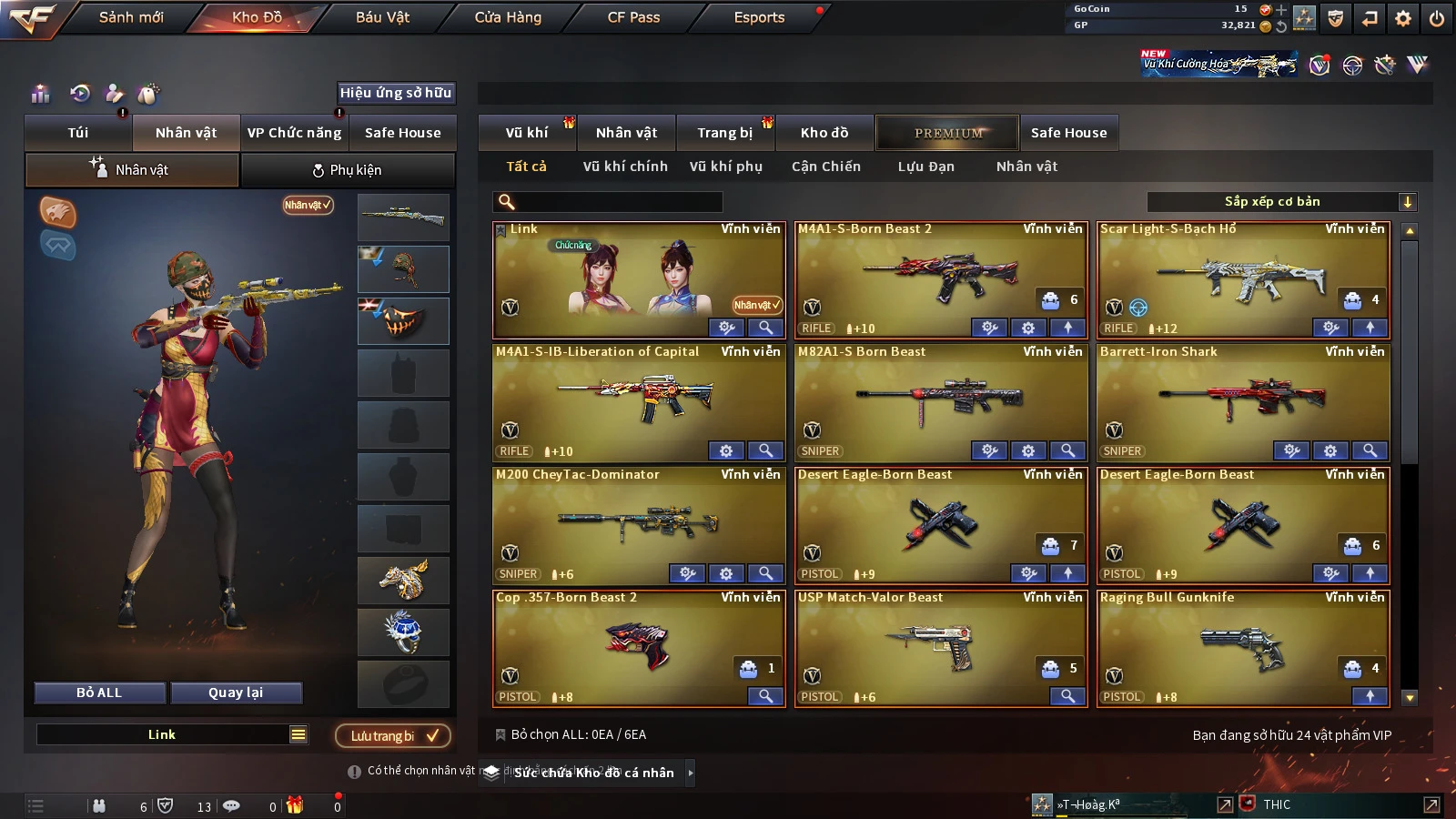
Task: Filter by Vũ khí chính category
Action: [x=625, y=167]
